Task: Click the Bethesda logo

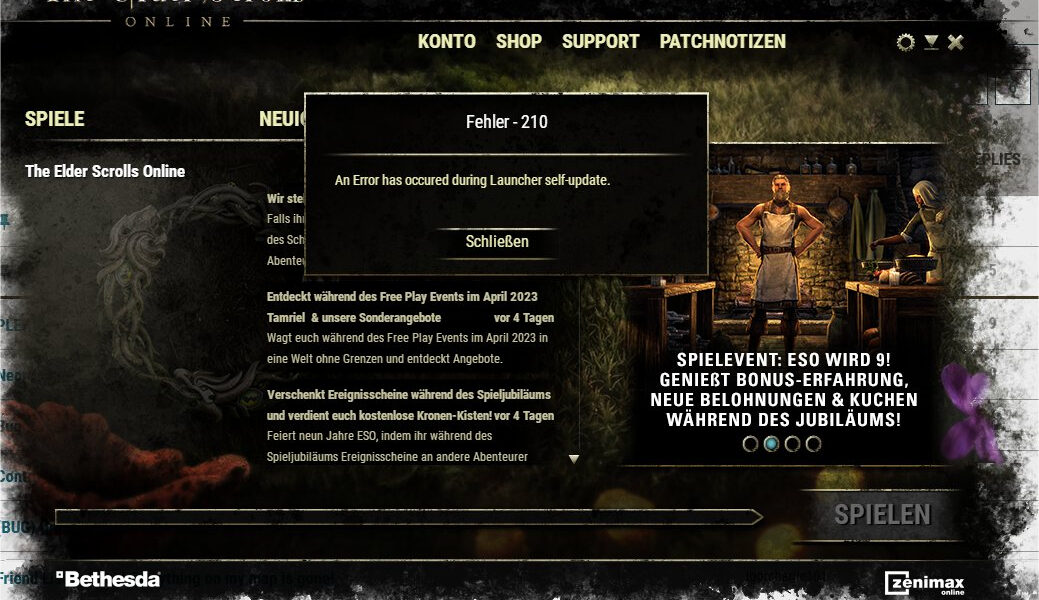Action: [108, 579]
